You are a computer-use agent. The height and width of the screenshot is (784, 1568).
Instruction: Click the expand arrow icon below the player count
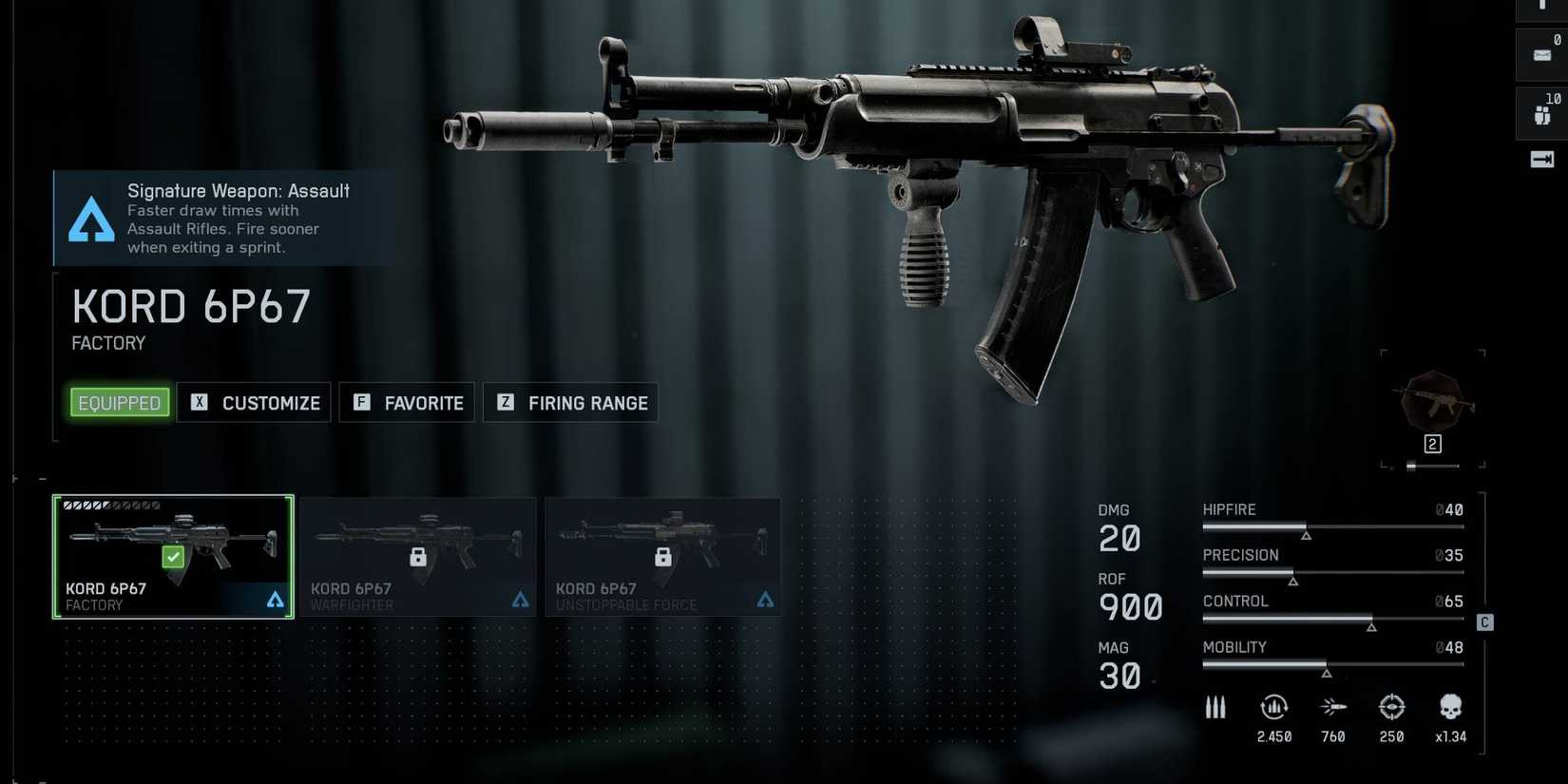(1540, 159)
